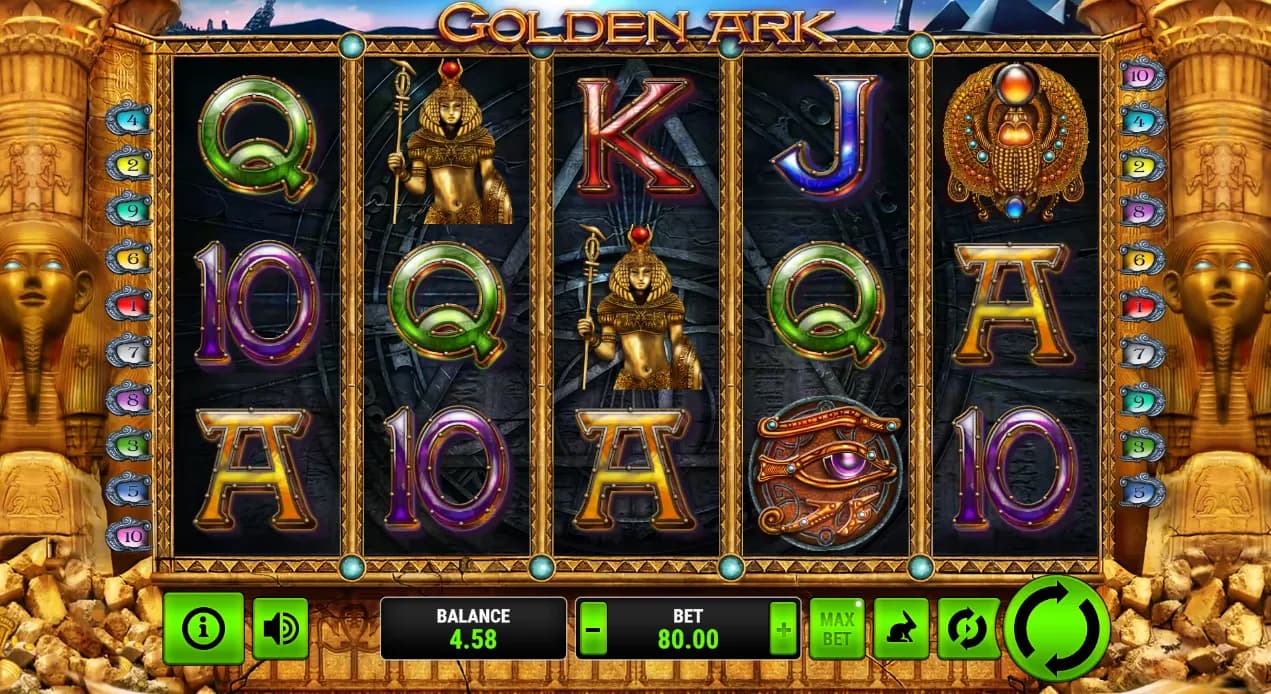Spin the reels with the large green button
This screenshot has width=1271, height=694.
1056,628
